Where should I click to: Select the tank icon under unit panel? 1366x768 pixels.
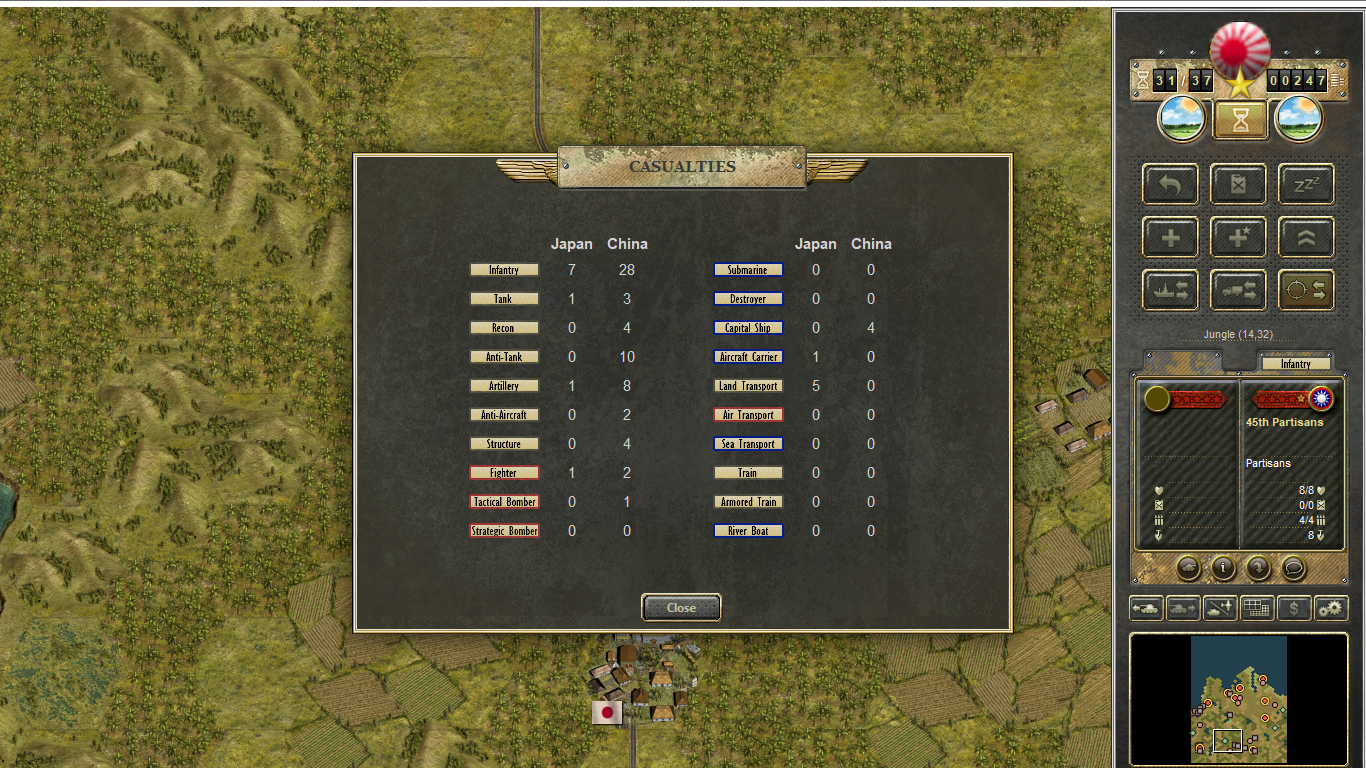[1189, 568]
